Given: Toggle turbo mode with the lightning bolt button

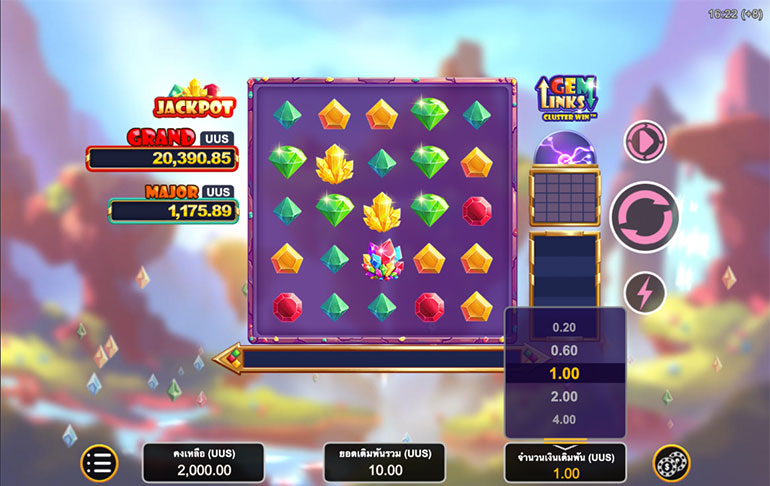Looking at the screenshot, I should pyautogui.click(x=644, y=293).
